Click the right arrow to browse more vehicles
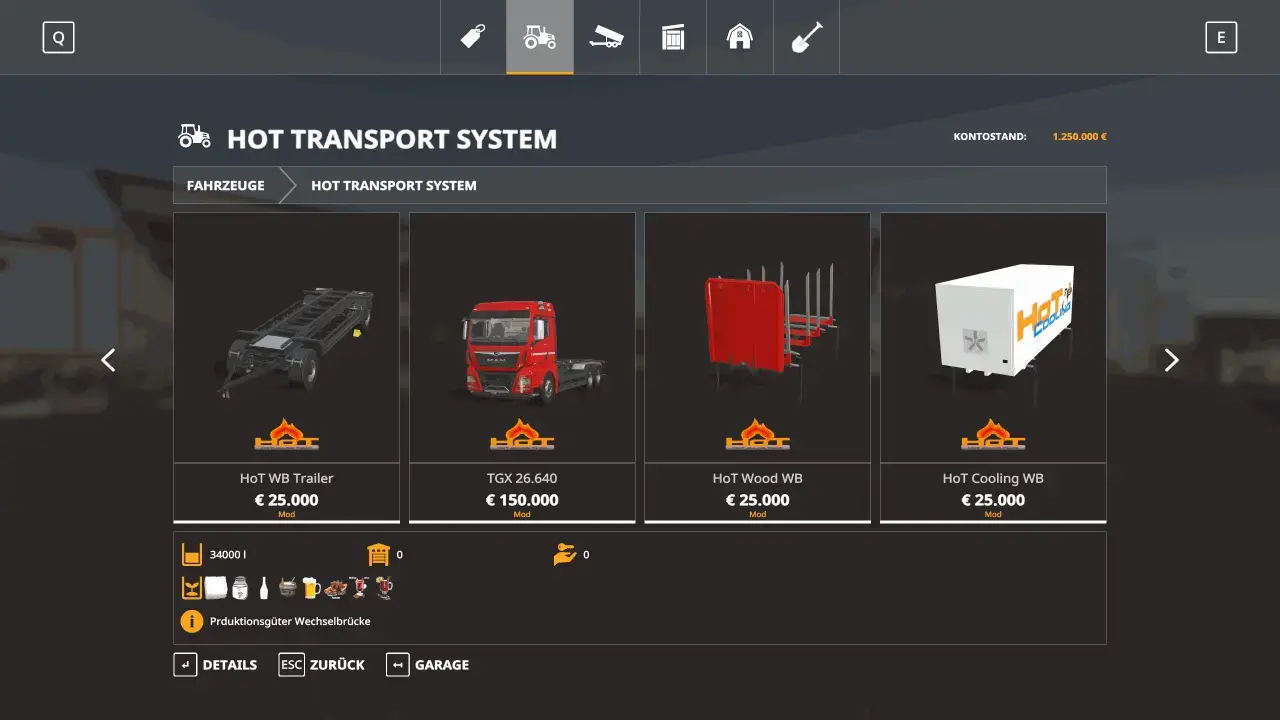The width and height of the screenshot is (1280, 720). (x=1171, y=359)
